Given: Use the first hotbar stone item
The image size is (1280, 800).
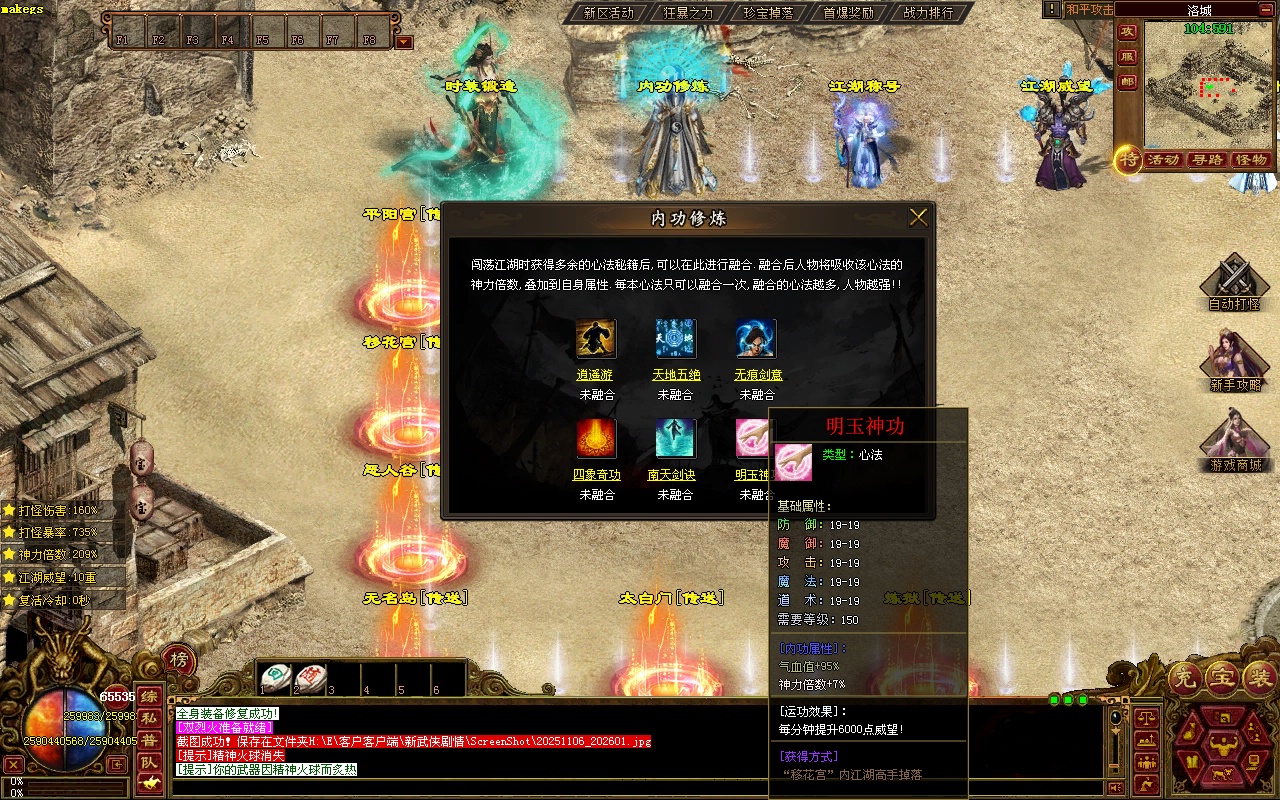Looking at the screenshot, I should (x=275, y=678).
